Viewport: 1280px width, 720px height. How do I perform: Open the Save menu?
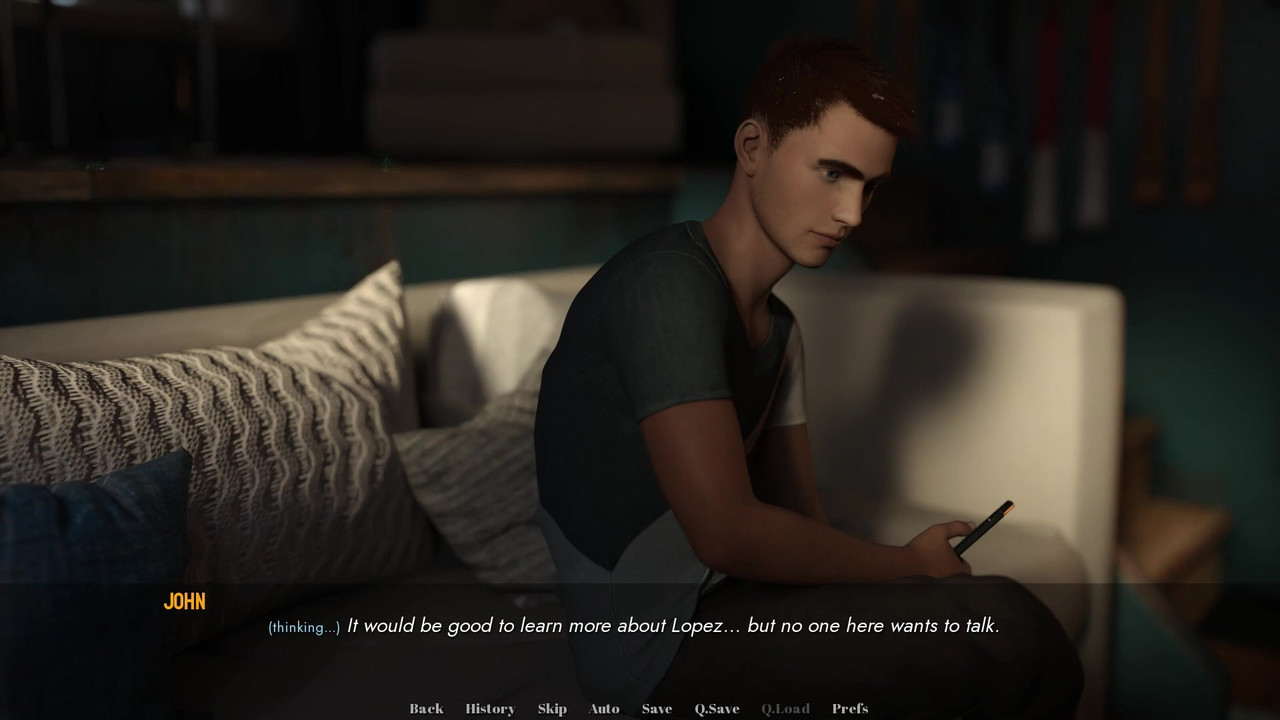(x=656, y=709)
